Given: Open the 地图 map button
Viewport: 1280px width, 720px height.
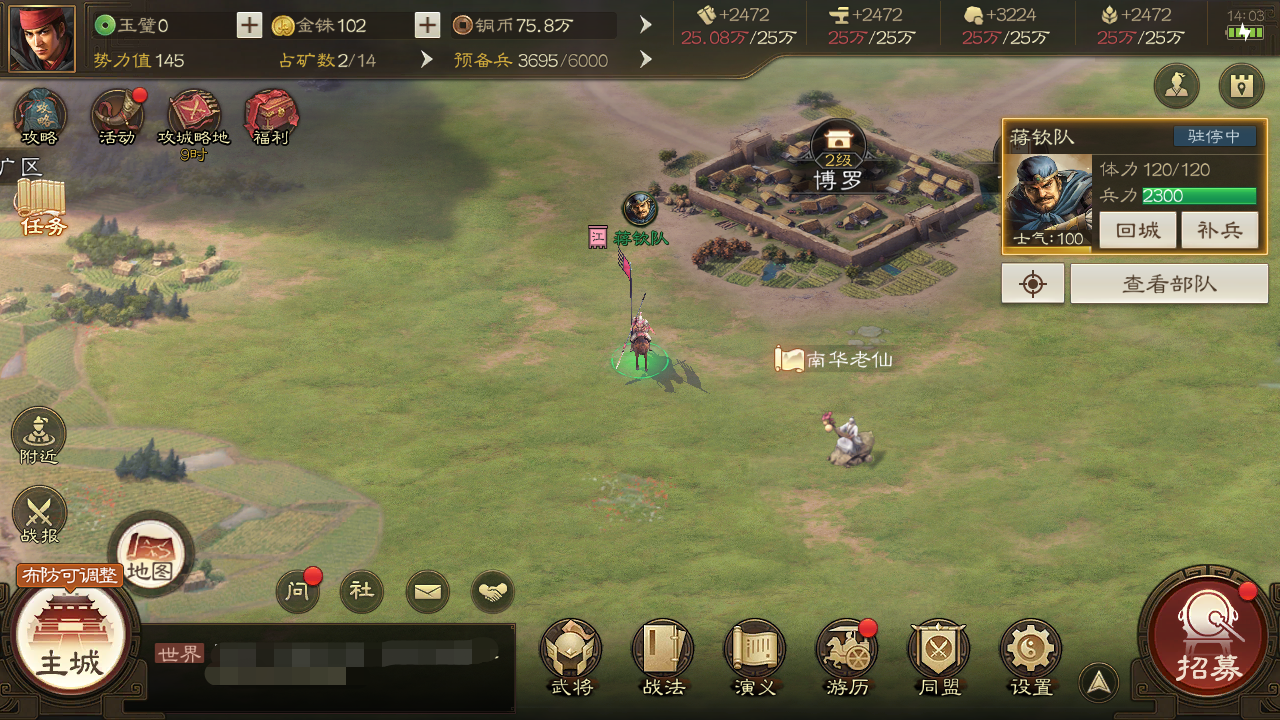Looking at the screenshot, I should pos(151,553).
